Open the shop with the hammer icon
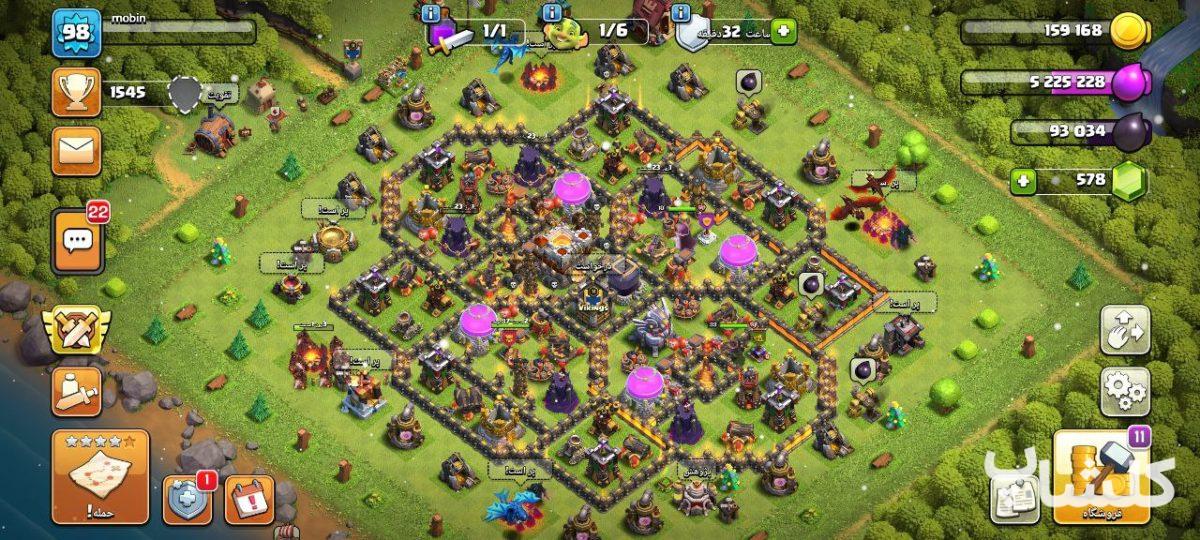This screenshot has height=540, width=1200. (1101, 477)
